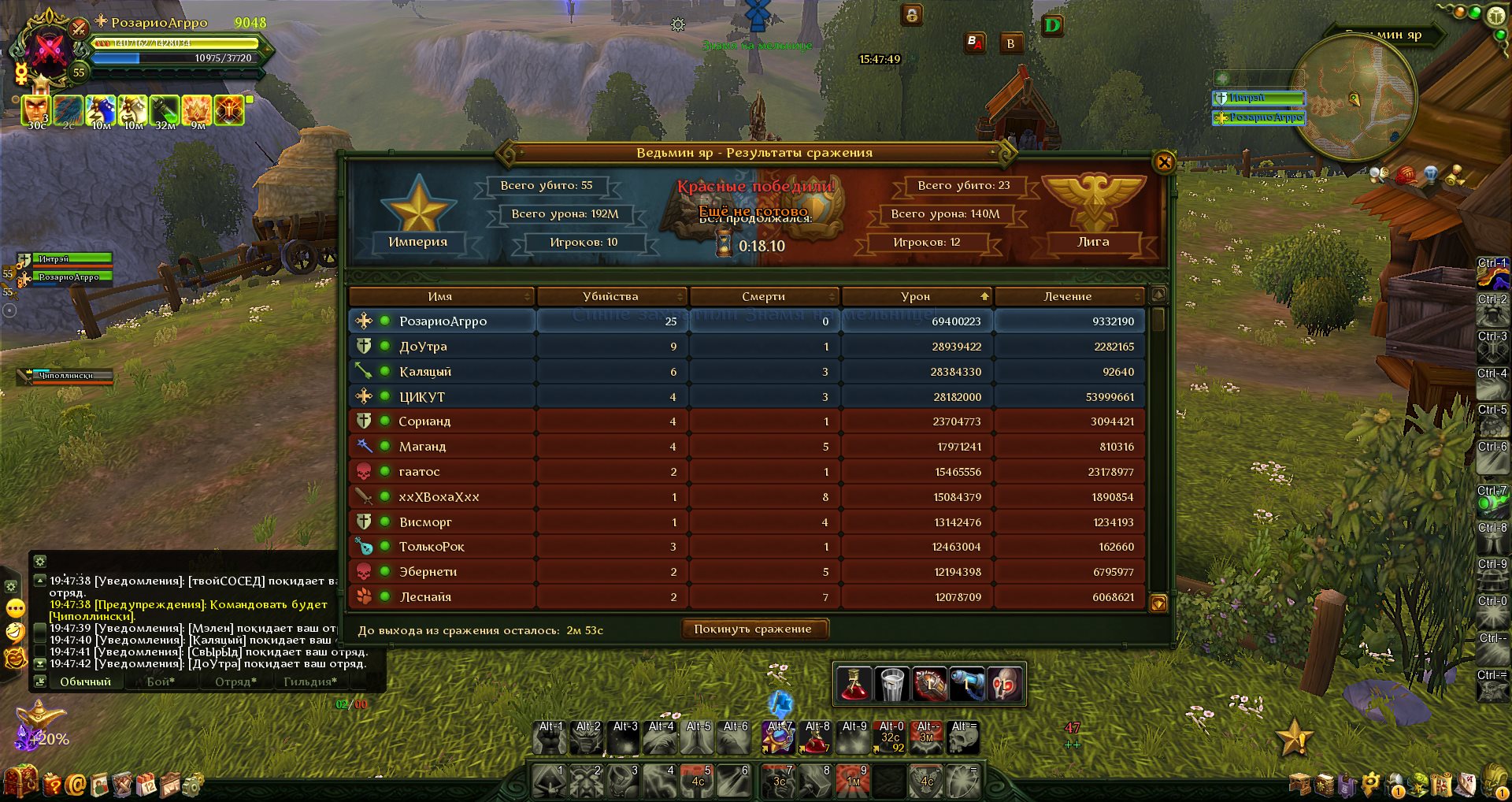Switch to the Отряд chat tab
This screenshot has width=1512, height=802.
coord(235,682)
